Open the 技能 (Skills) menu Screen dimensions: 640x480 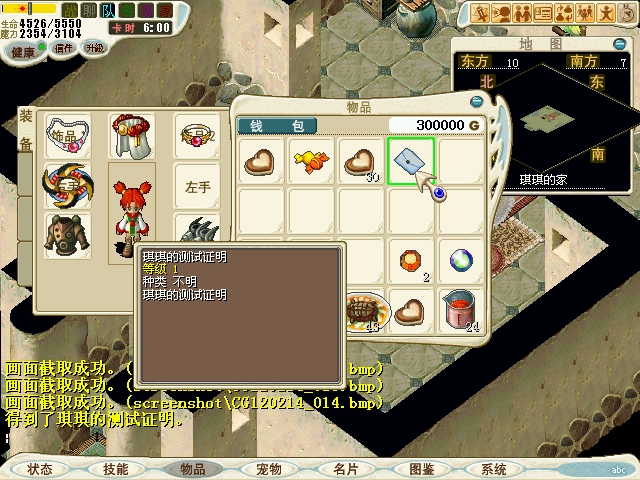click(x=116, y=468)
